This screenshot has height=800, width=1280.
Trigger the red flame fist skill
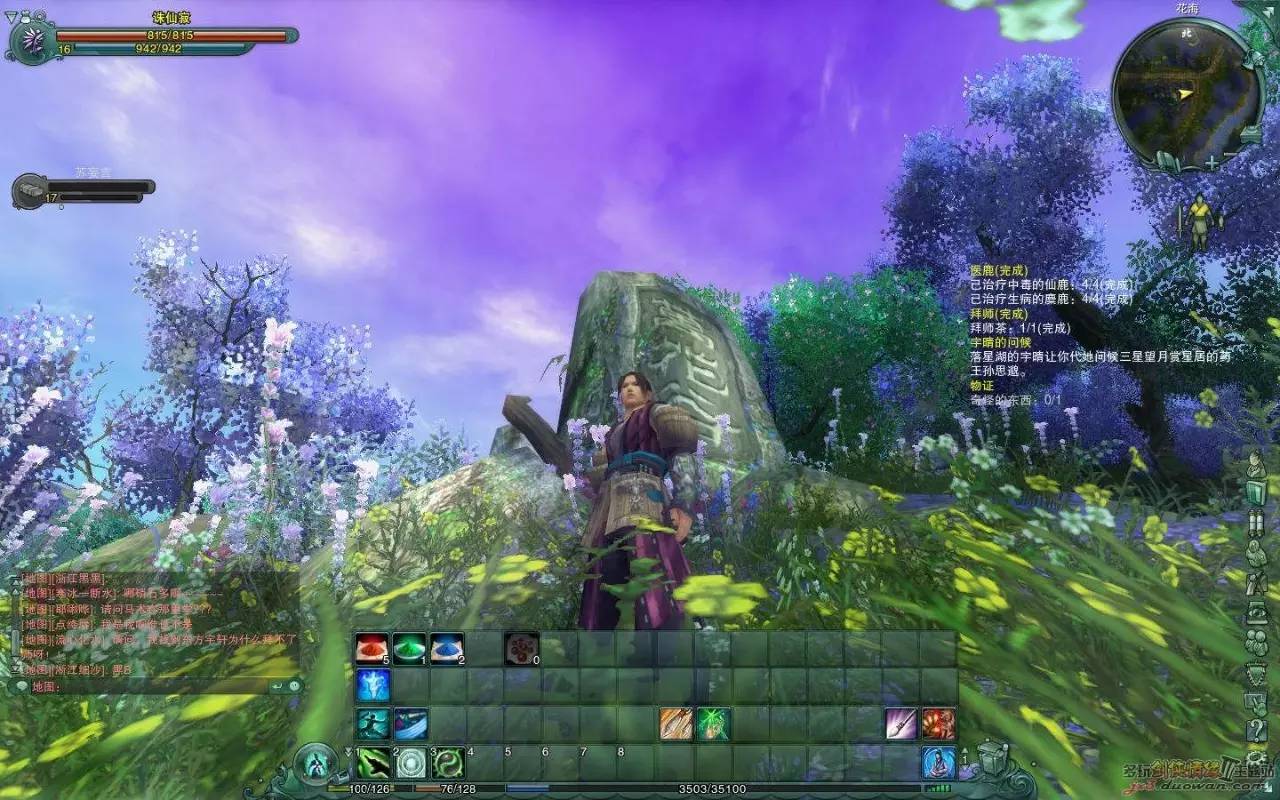pos(938,724)
